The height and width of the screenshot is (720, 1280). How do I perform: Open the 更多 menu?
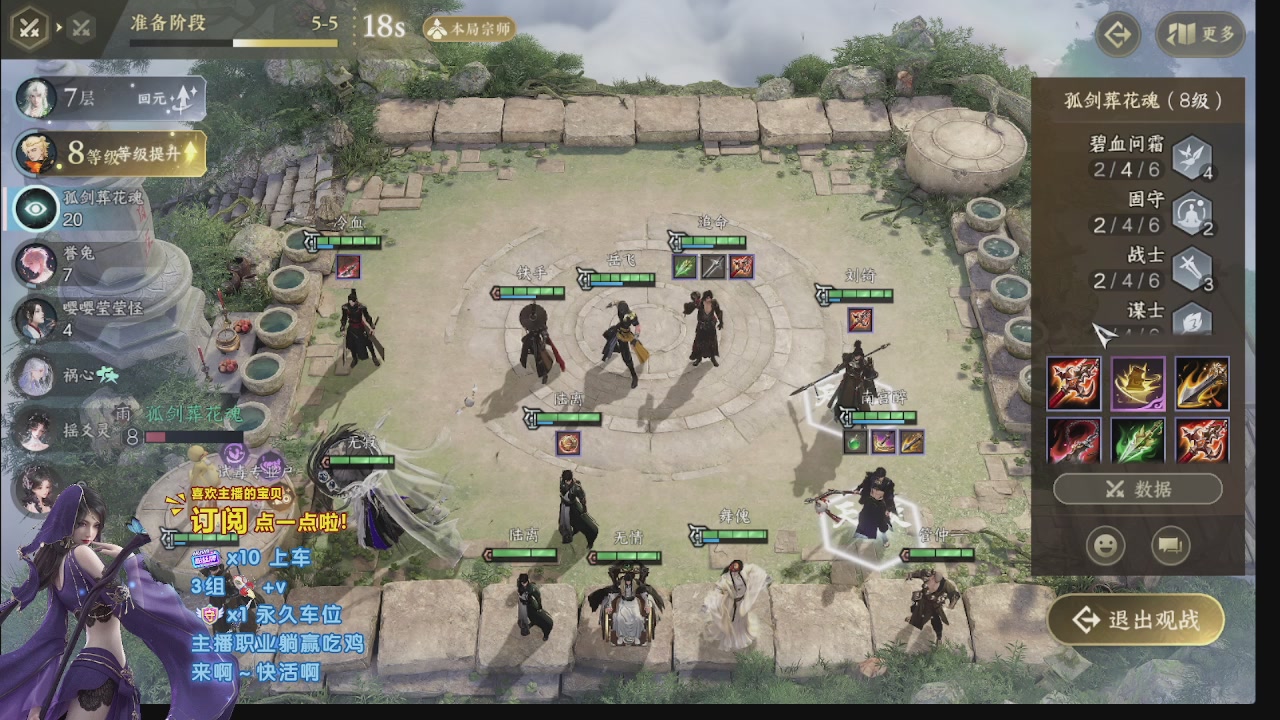[x=1201, y=35]
